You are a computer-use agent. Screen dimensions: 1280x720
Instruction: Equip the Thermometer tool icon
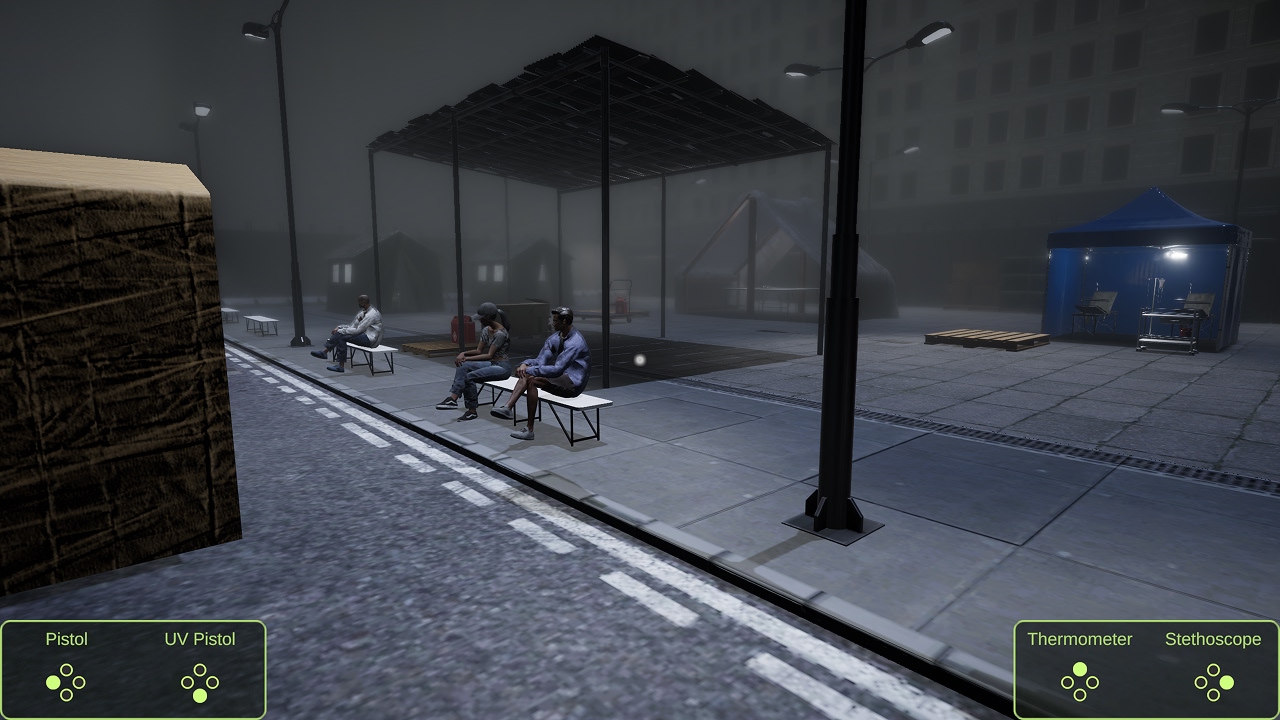1080,683
